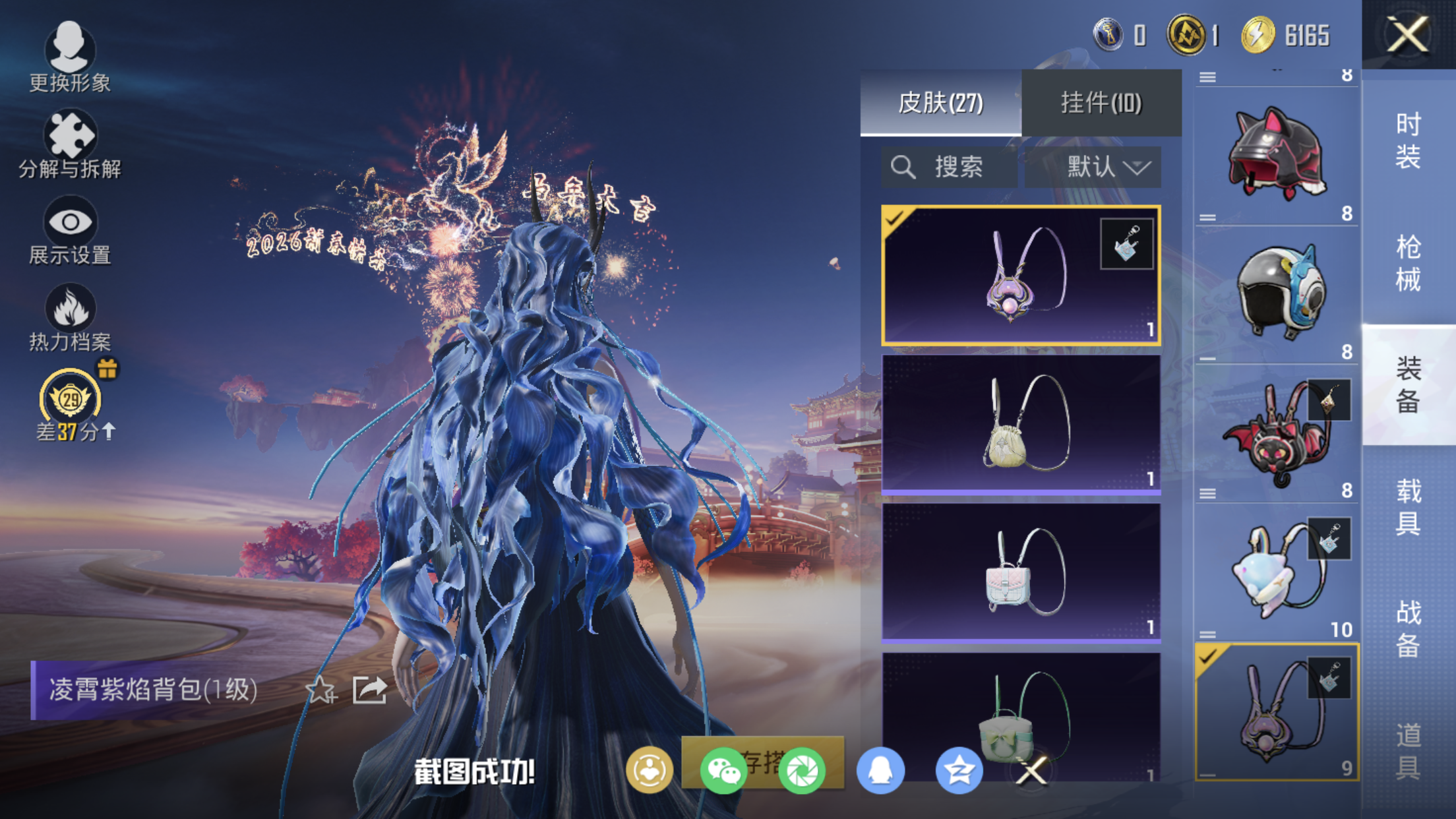Open 更换形象 change appearance

coord(70,56)
